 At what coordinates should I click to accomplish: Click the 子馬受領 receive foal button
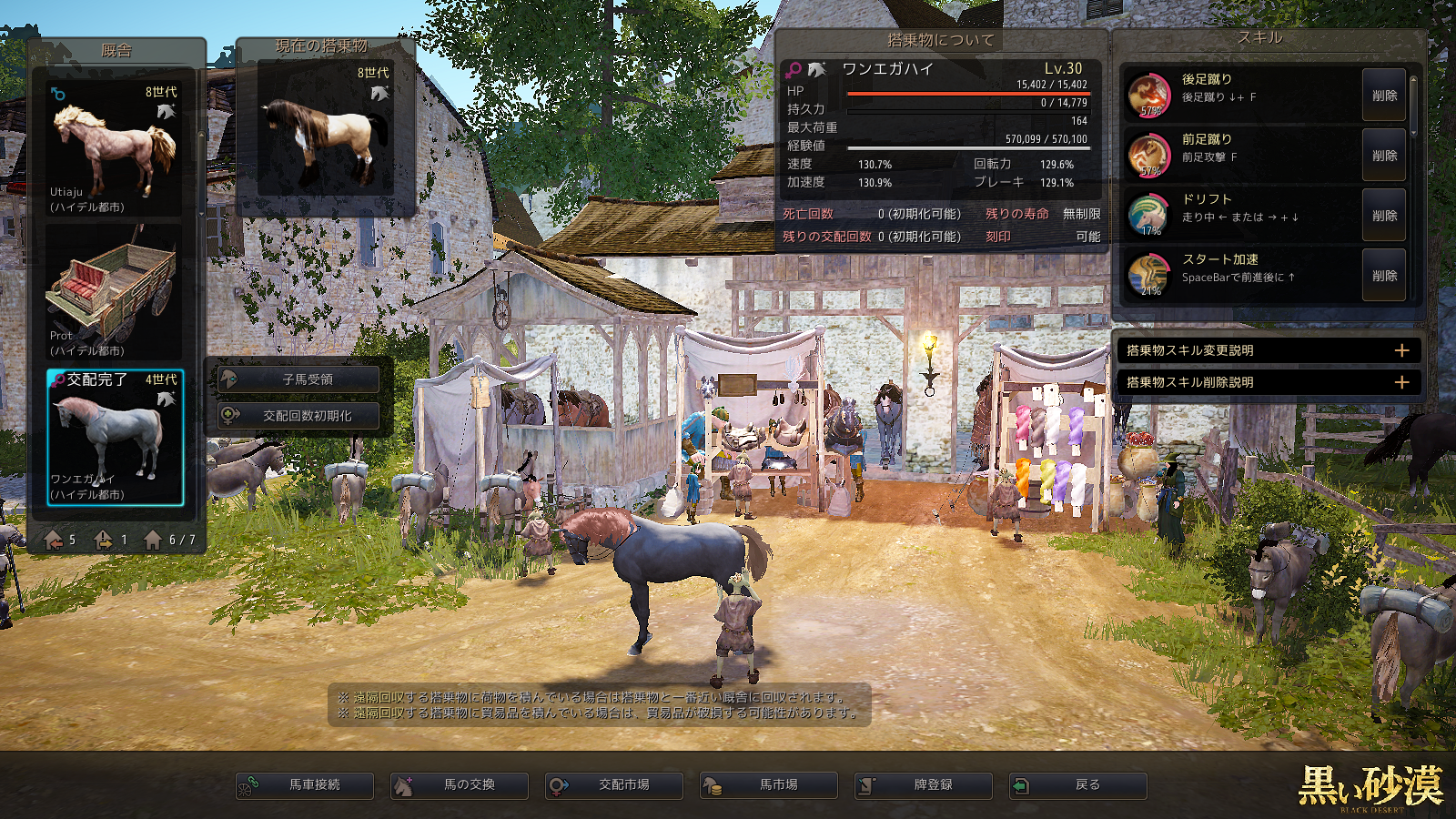[299, 379]
